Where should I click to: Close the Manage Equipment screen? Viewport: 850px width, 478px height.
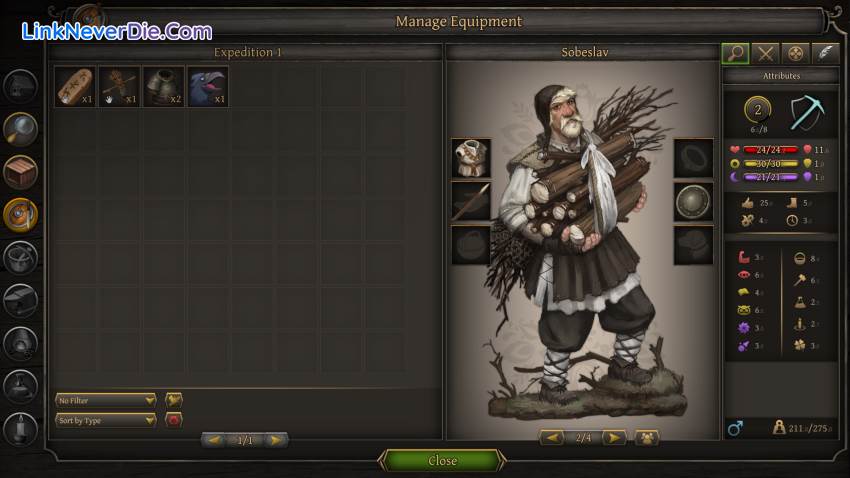click(x=442, y=461)
